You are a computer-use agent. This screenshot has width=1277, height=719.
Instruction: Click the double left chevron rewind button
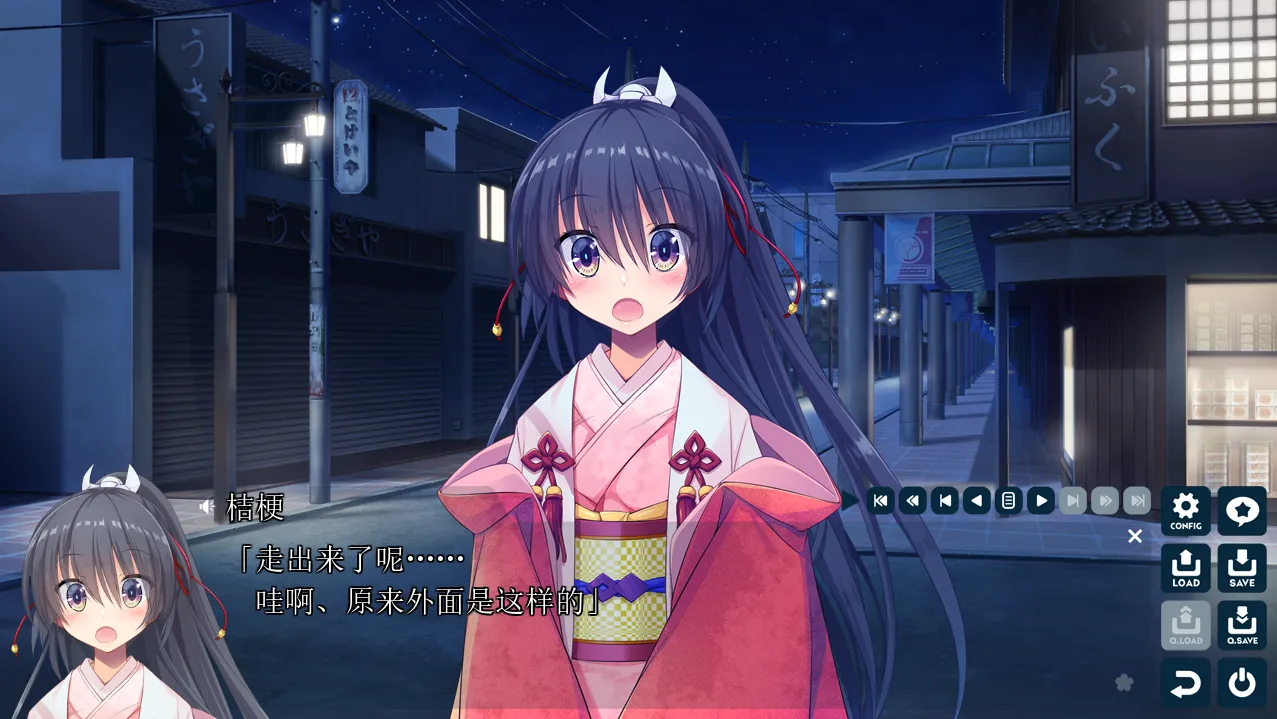(912, 500)
